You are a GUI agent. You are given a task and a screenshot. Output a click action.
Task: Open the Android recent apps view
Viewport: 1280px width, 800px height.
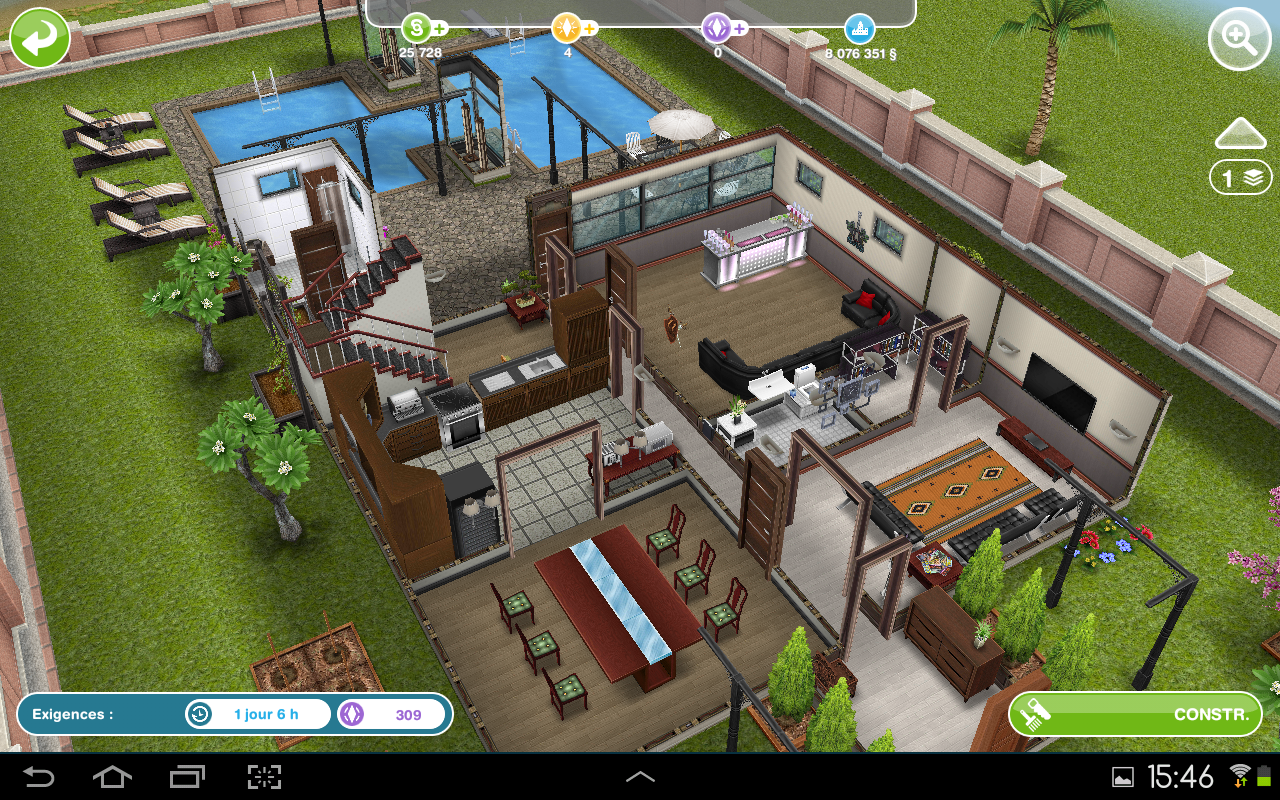click(x=187, y=777)
